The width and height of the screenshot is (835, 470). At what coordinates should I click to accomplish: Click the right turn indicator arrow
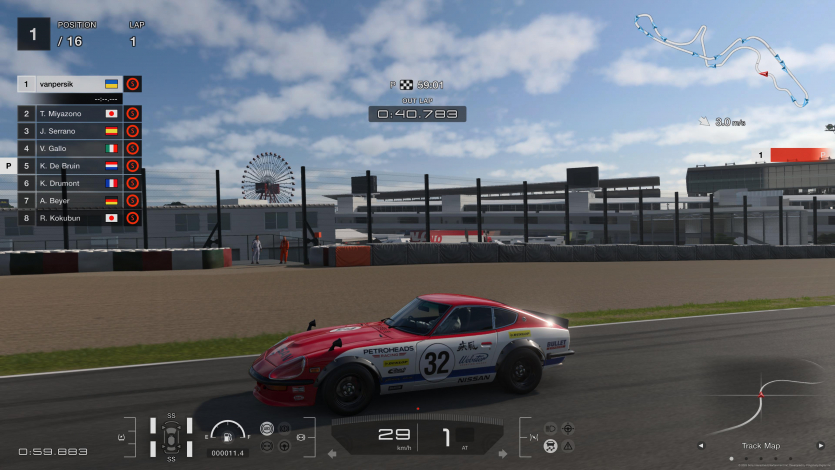point(503,453)
